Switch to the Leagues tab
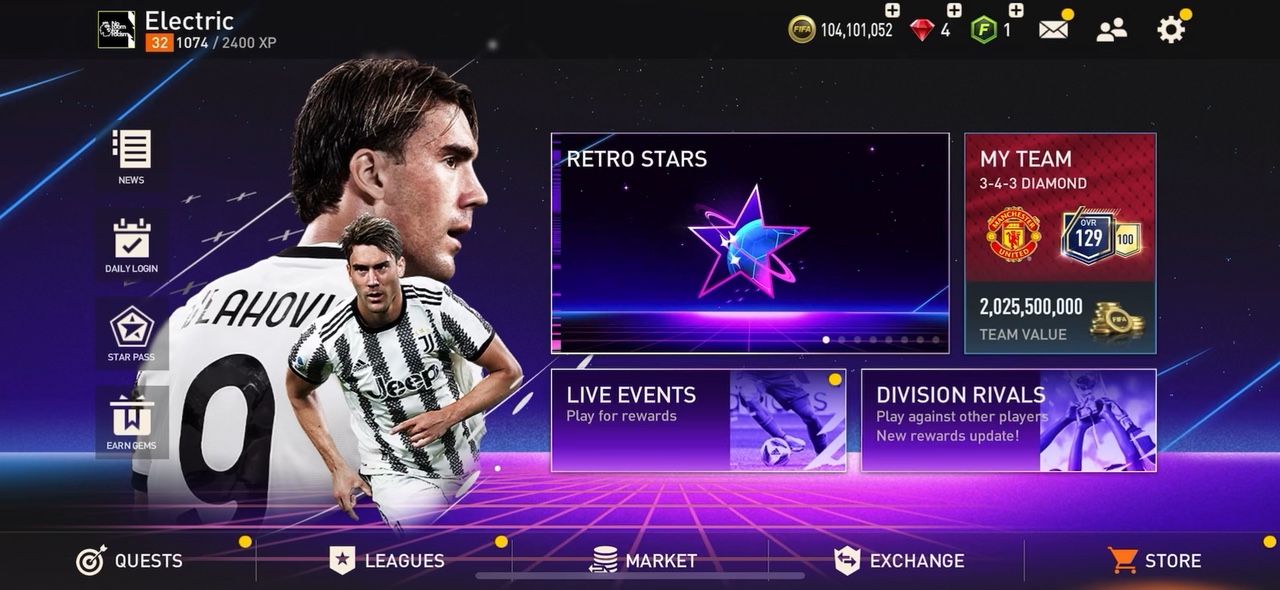1280x590 pixels. (386, 561)
